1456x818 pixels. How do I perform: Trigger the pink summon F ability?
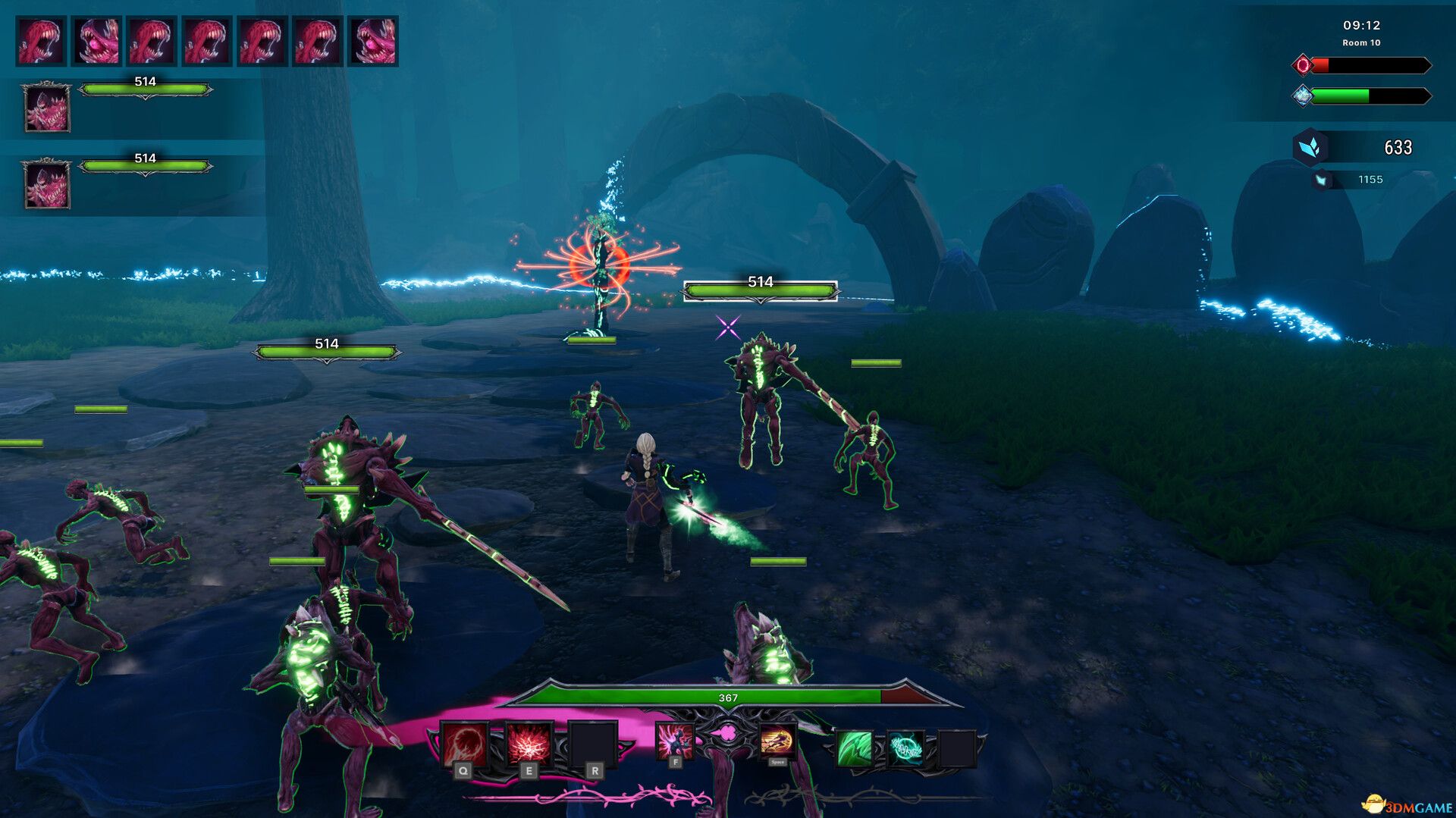(674, 741)
